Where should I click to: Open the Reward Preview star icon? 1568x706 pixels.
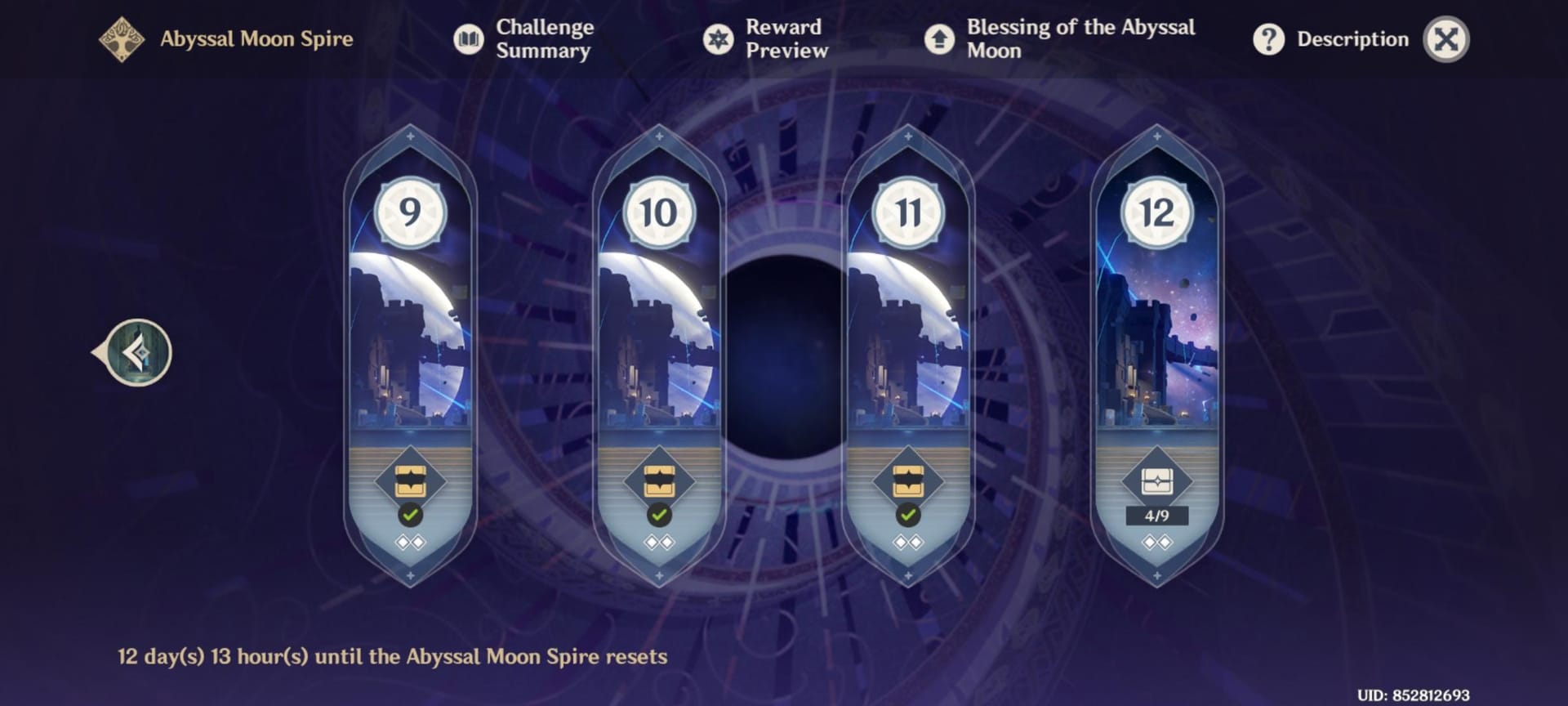719,38
